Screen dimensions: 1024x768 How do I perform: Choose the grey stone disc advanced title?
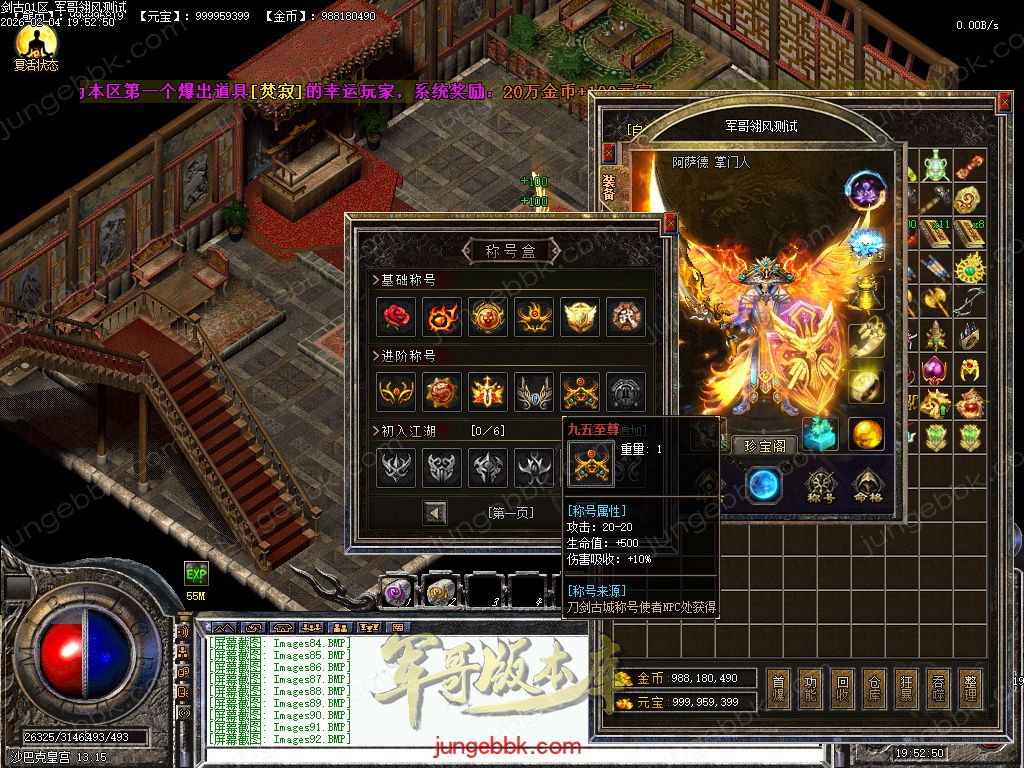(626, 392)
